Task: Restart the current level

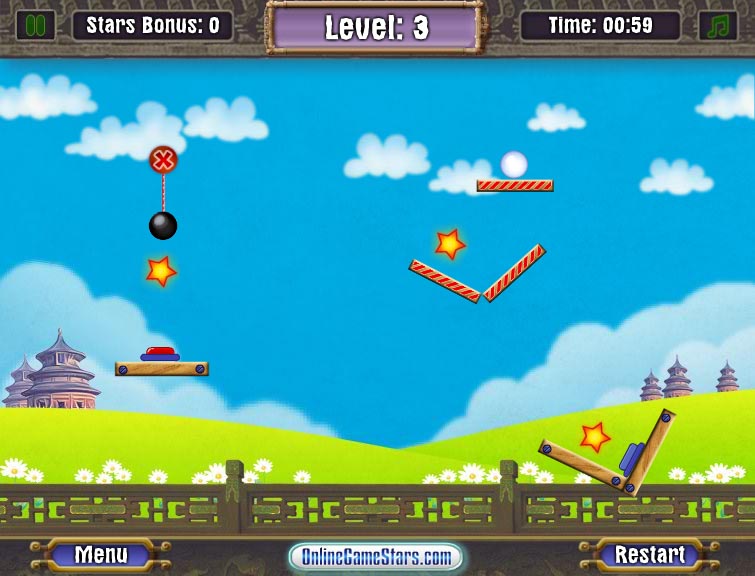Action: (x=650, y=554)
